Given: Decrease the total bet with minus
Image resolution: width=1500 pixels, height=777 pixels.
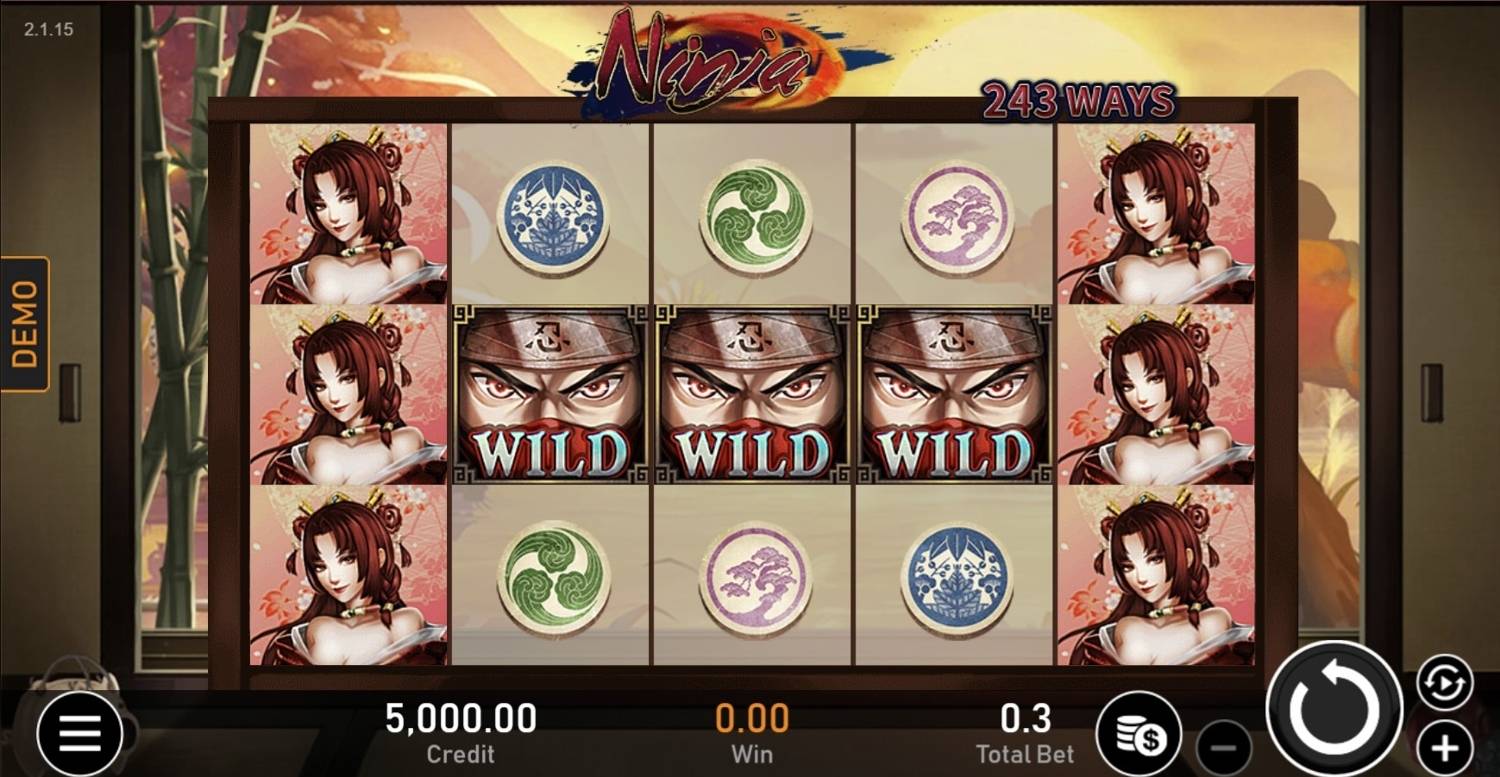Looking at the screenshot, I should [x=1223, y=747].
